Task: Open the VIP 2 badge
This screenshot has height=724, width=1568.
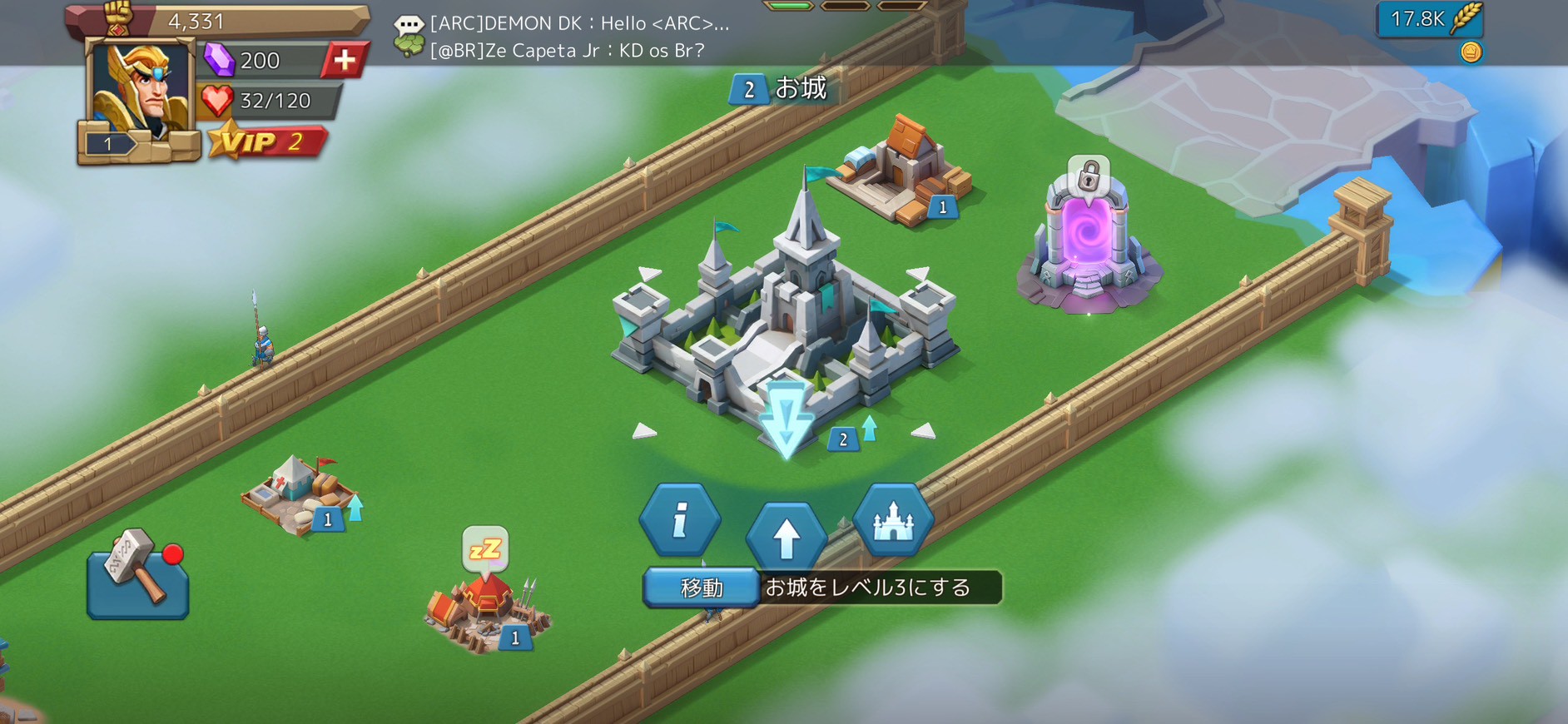Action: click(x=266, y=142)
